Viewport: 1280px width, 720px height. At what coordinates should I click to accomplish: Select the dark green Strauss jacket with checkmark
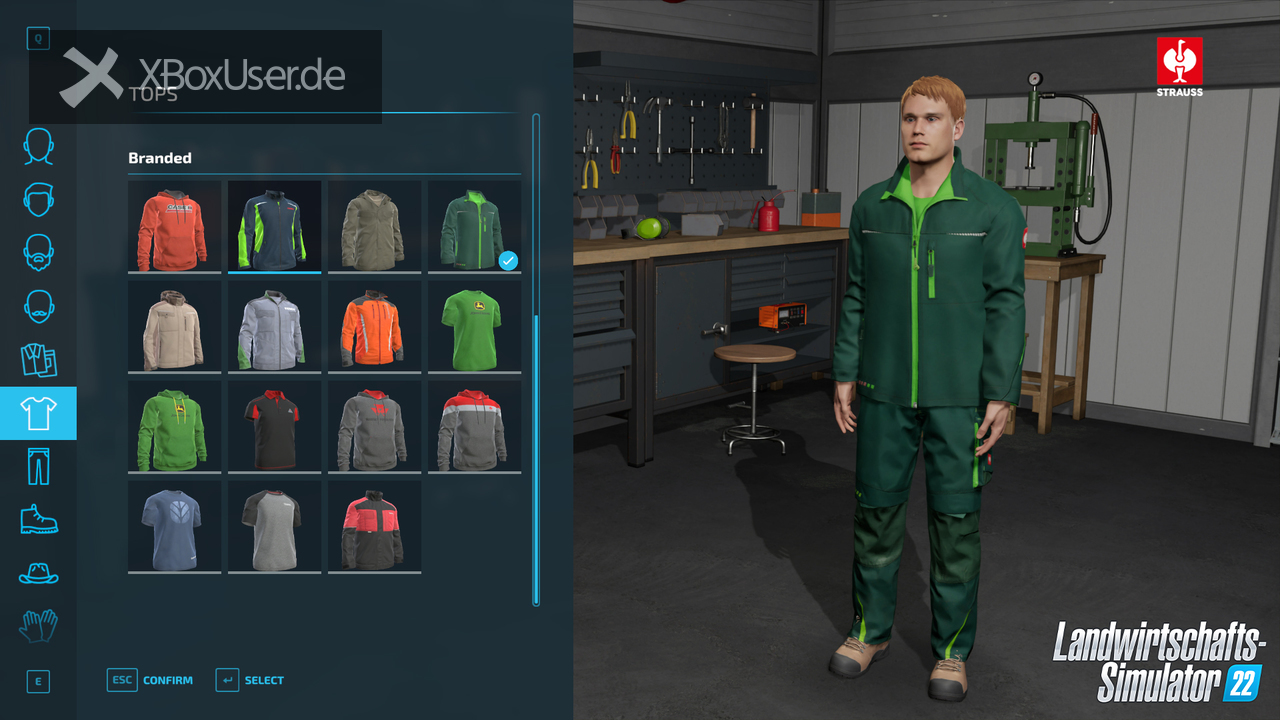[474, 226]
